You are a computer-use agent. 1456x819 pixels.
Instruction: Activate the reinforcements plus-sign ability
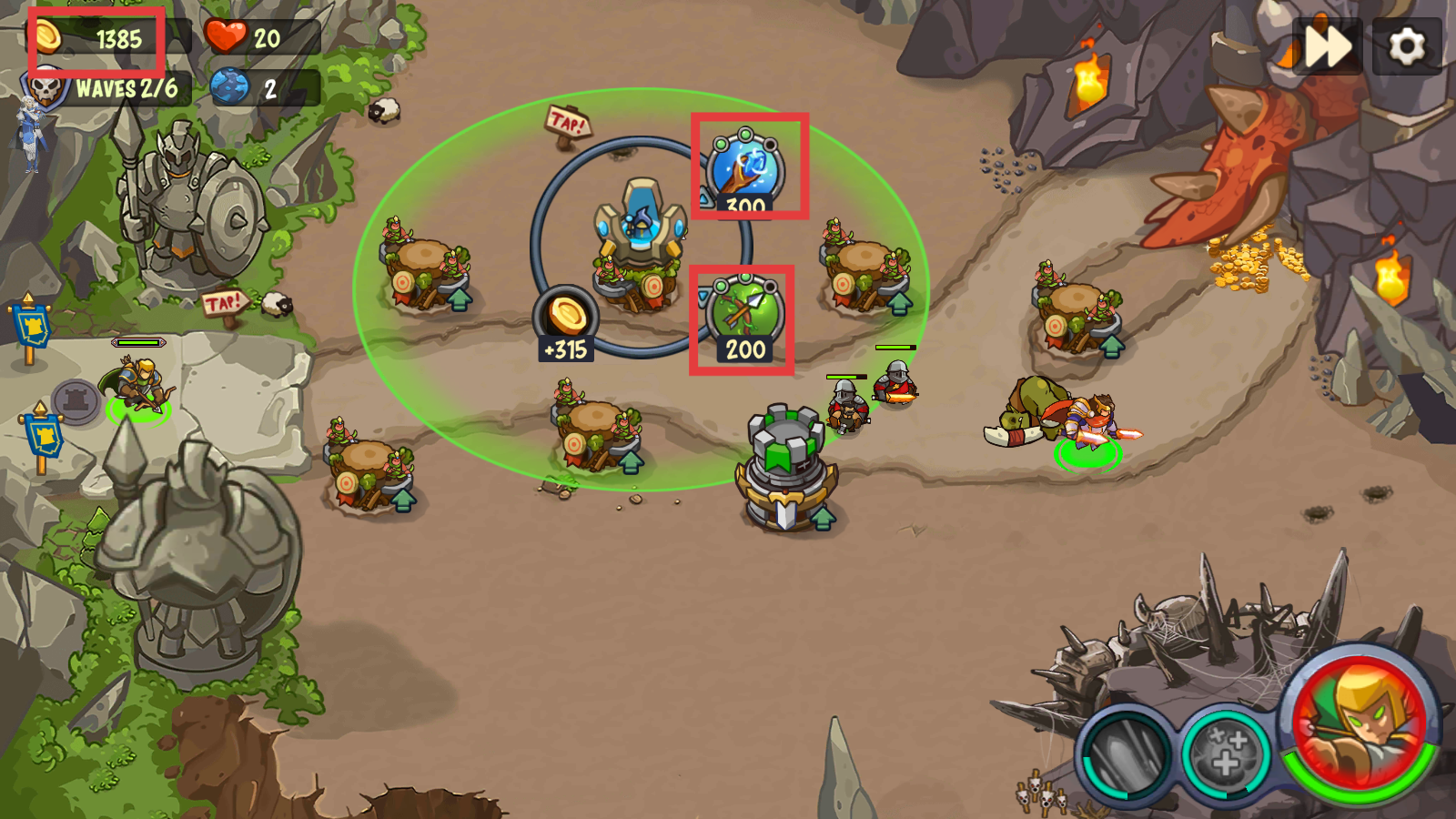tap(1226, 753)
